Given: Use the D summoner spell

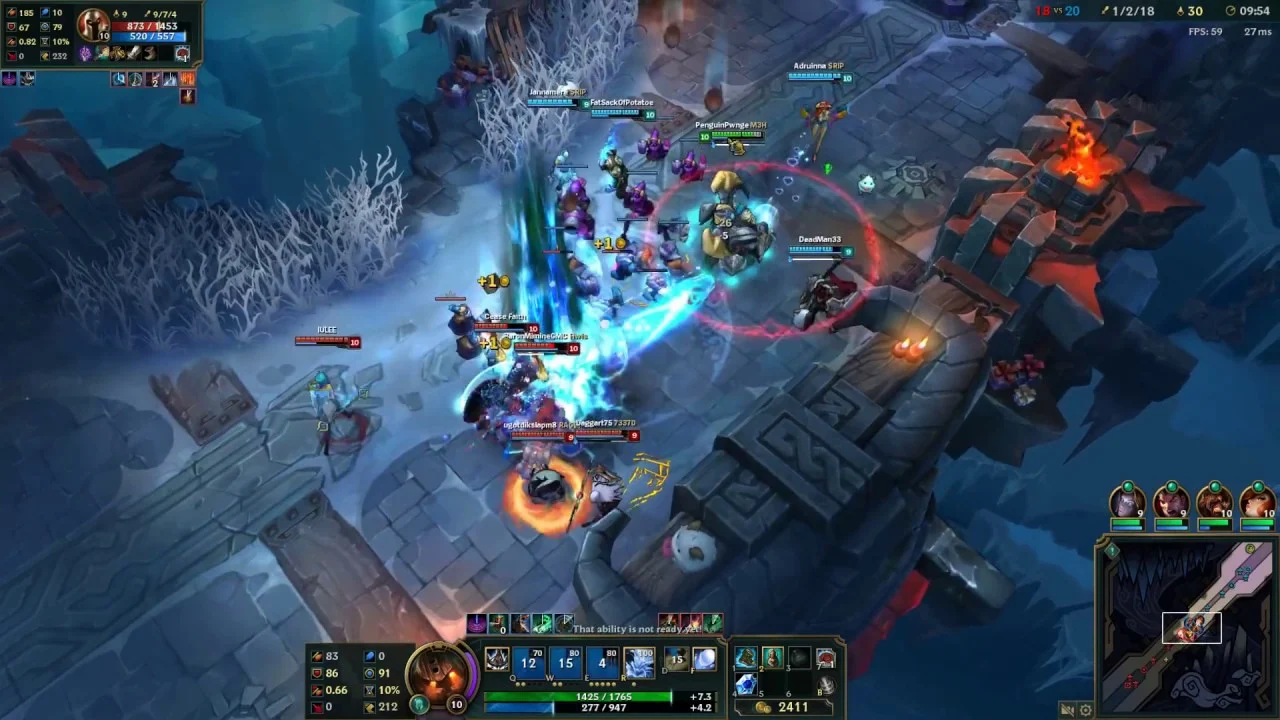Looking at the screenshot, I should pos(677,659).
